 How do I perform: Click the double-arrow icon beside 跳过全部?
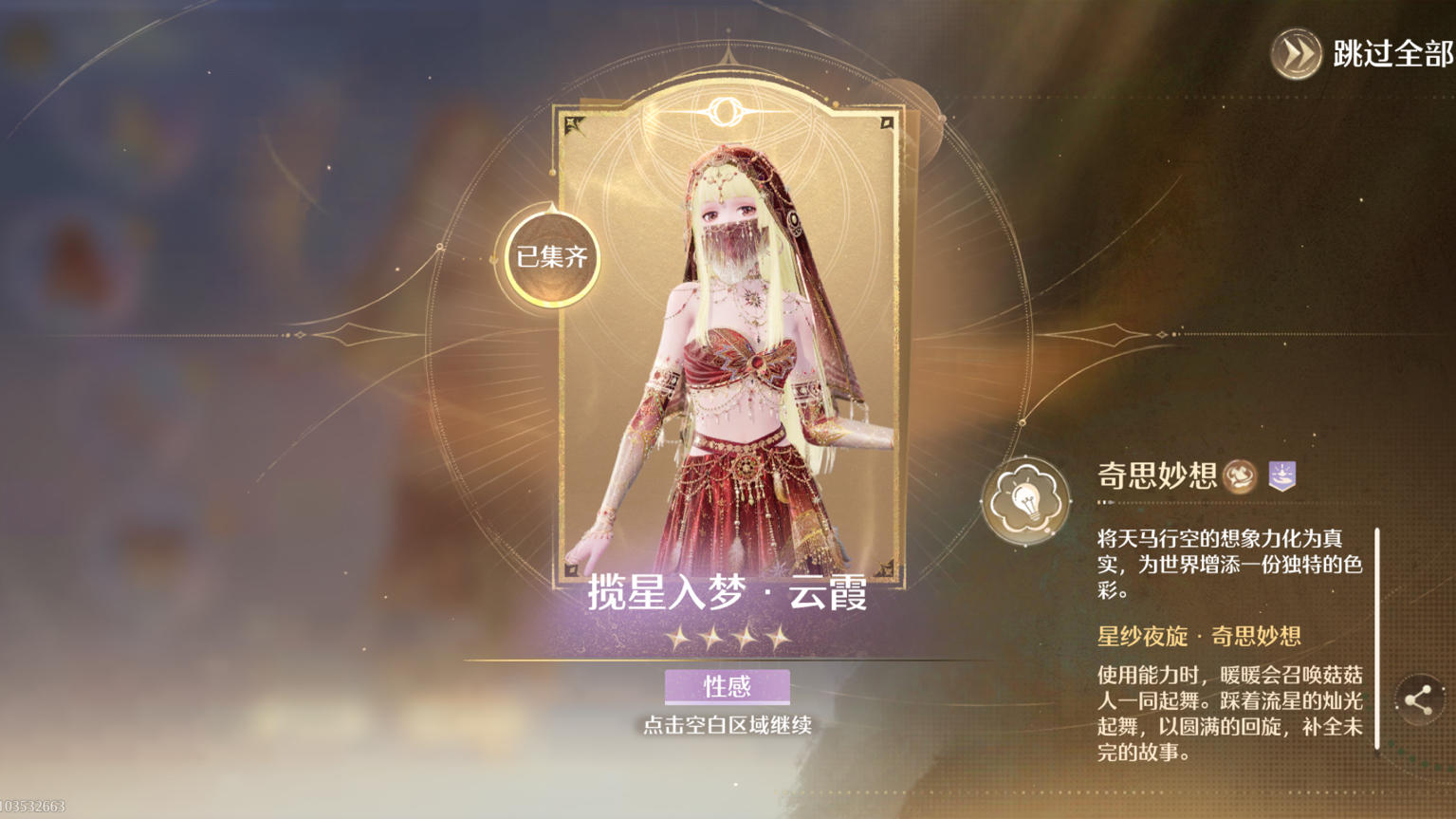point(1296,54)
